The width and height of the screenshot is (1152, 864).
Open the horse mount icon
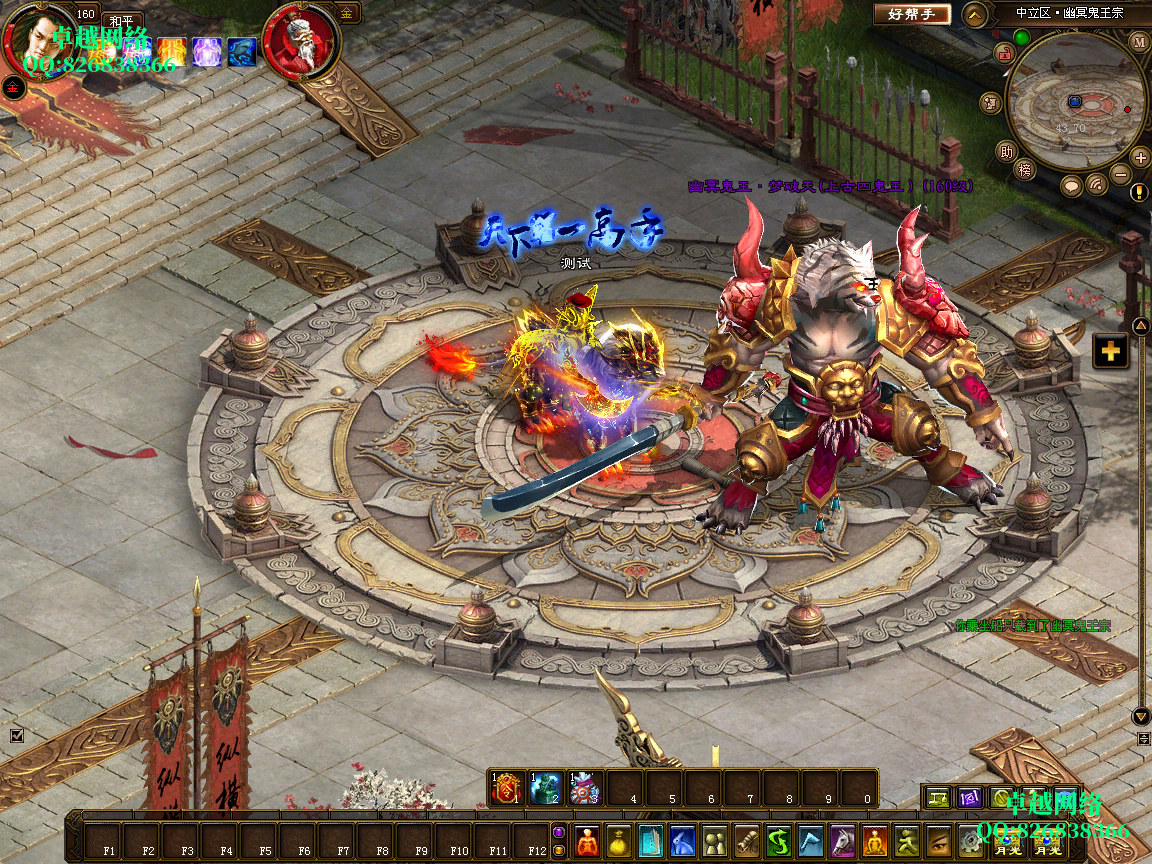(x=842, y=840)
